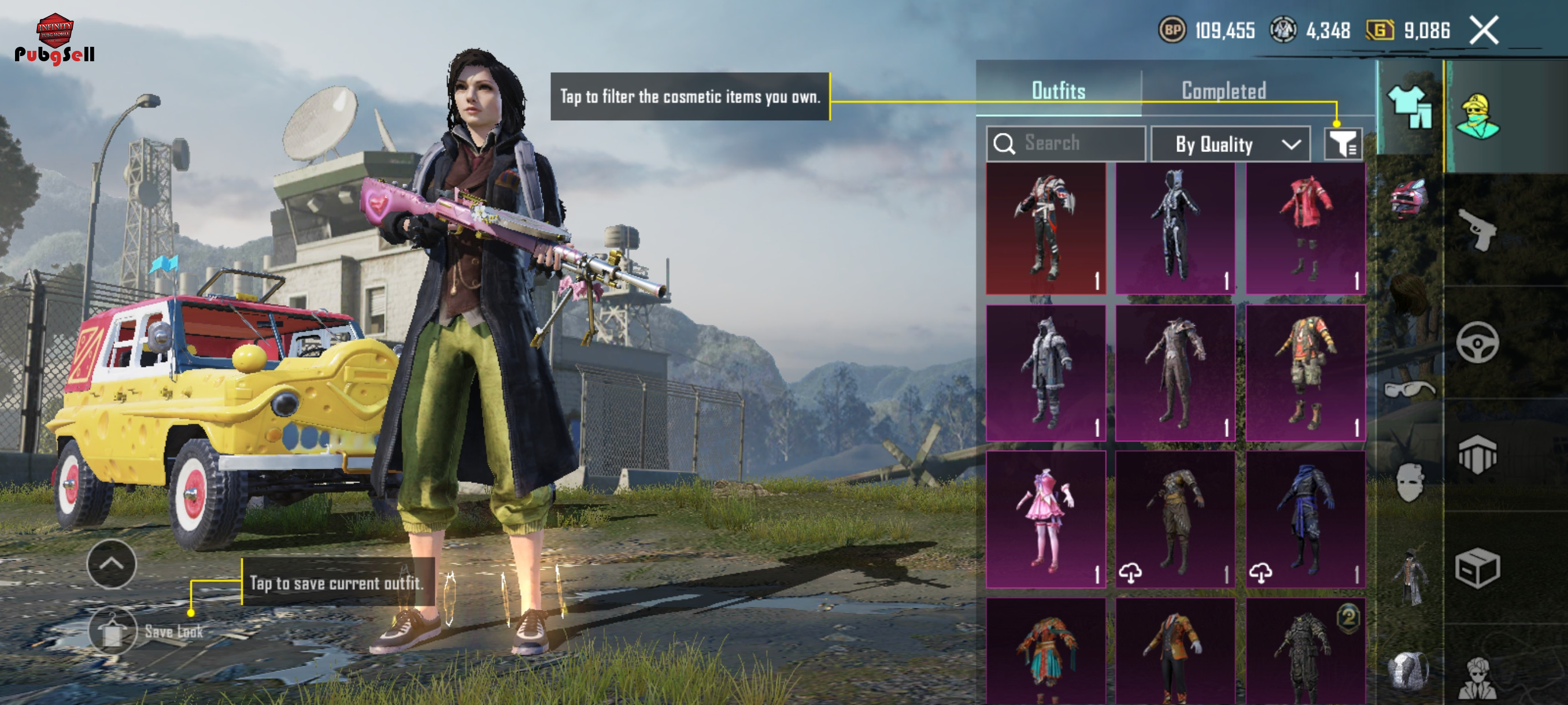Viewport: 1568px width, 705px height.
Task: Tap the Save Look button
Action: (113, 631)
